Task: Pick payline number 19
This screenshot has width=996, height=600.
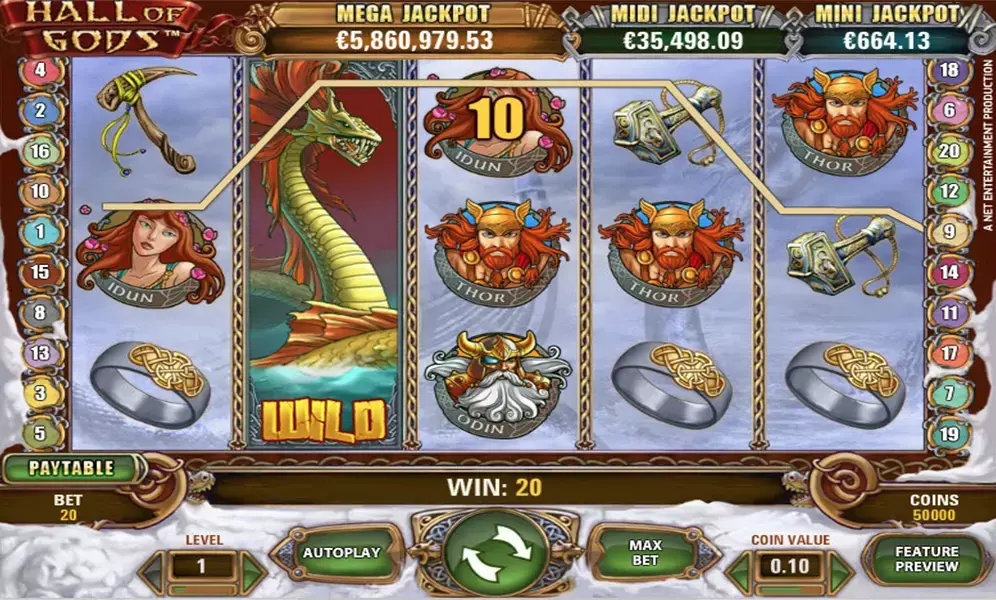Action: (x=950, y=434)
